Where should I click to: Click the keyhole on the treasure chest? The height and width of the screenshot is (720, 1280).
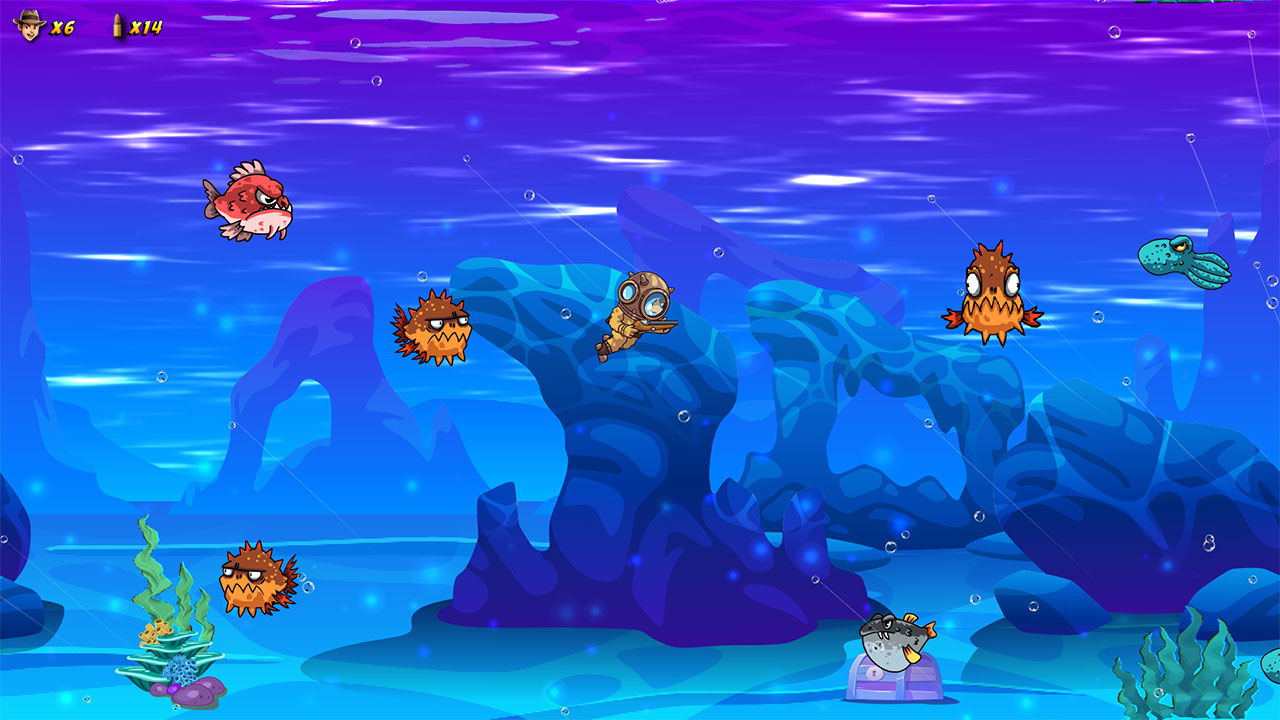click(875, 672)
